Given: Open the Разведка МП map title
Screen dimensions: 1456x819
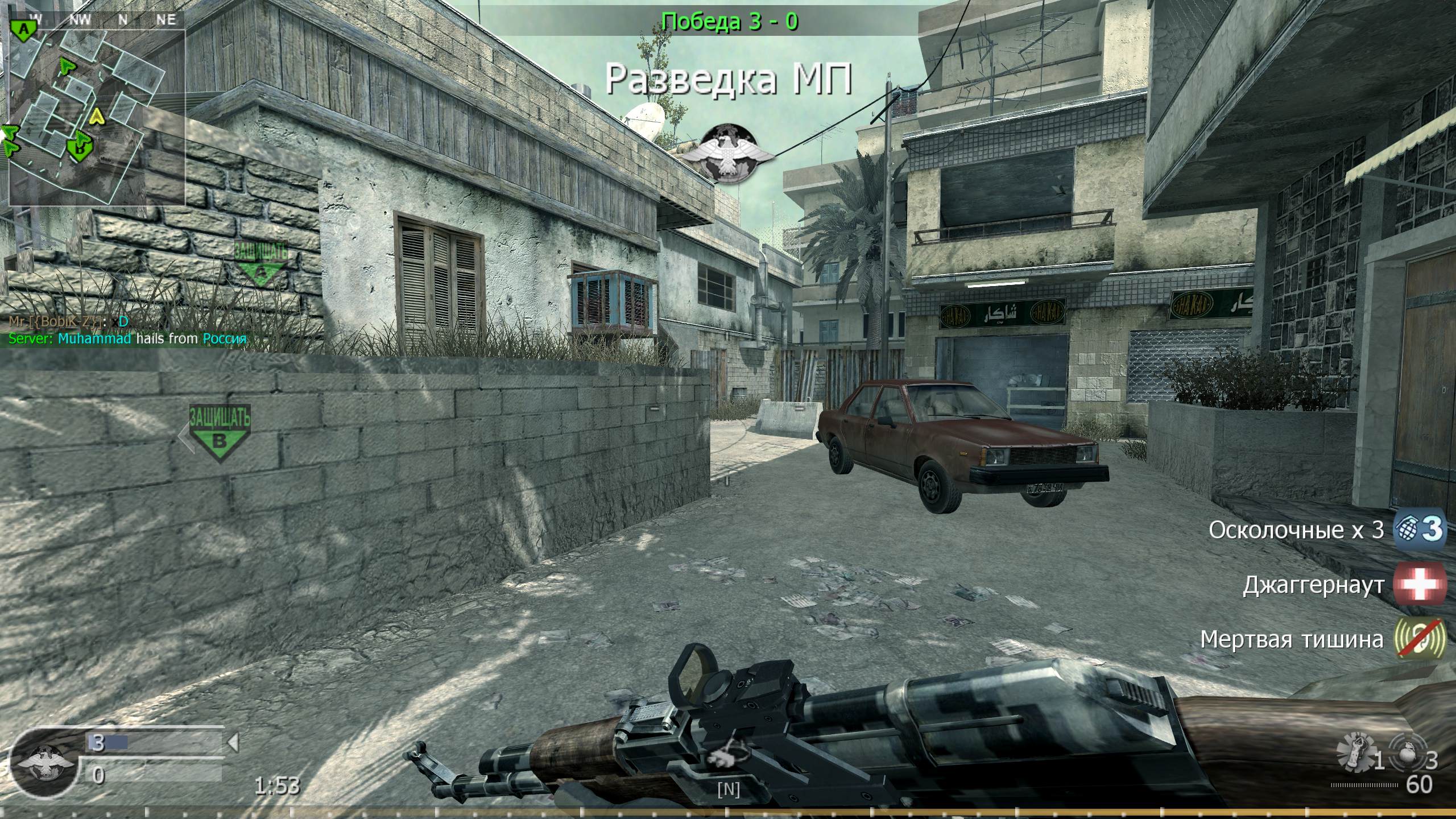Looking at the screenshot, I should coord(728,80).
